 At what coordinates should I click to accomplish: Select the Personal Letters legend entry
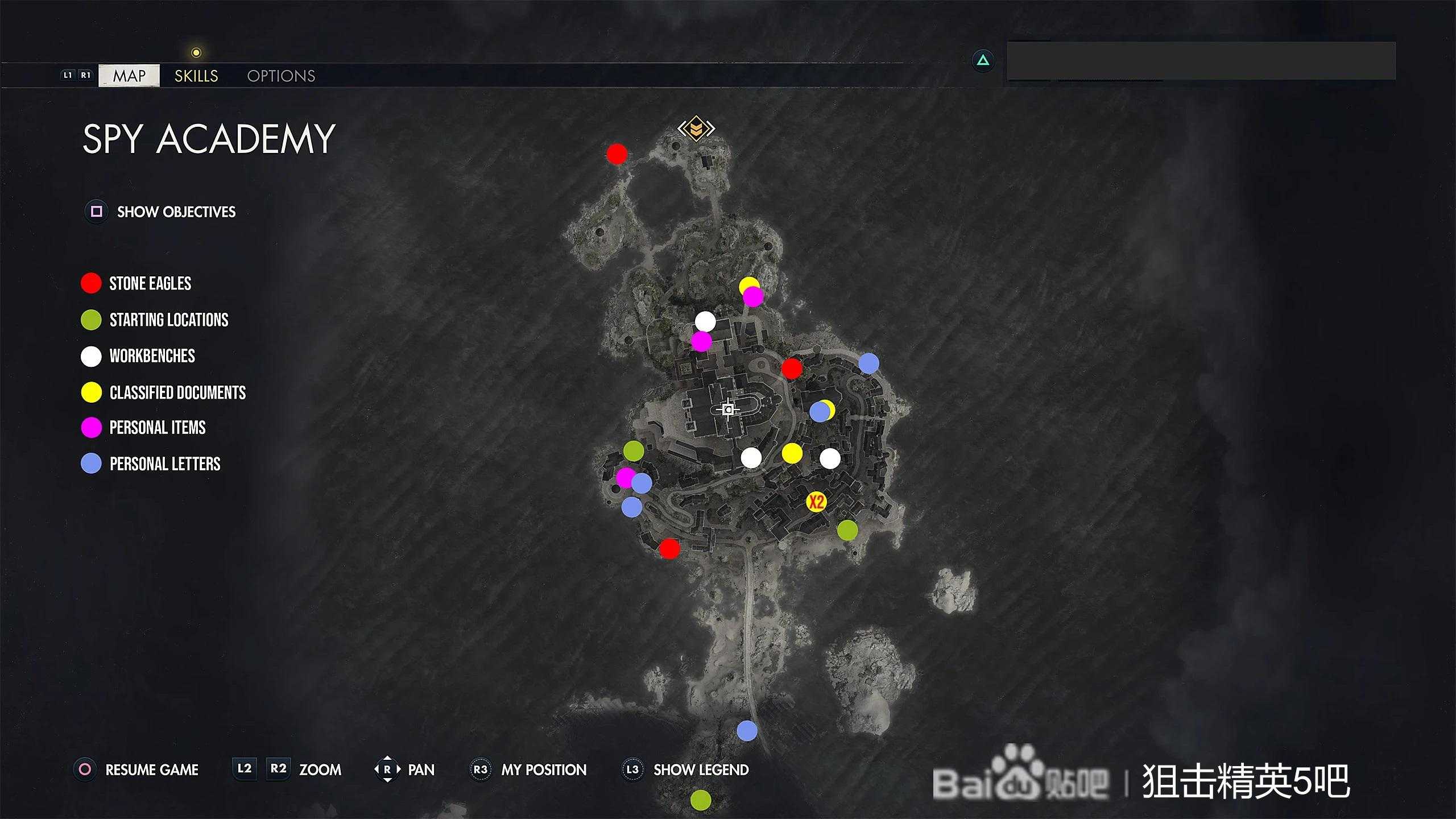coord(164,464)
